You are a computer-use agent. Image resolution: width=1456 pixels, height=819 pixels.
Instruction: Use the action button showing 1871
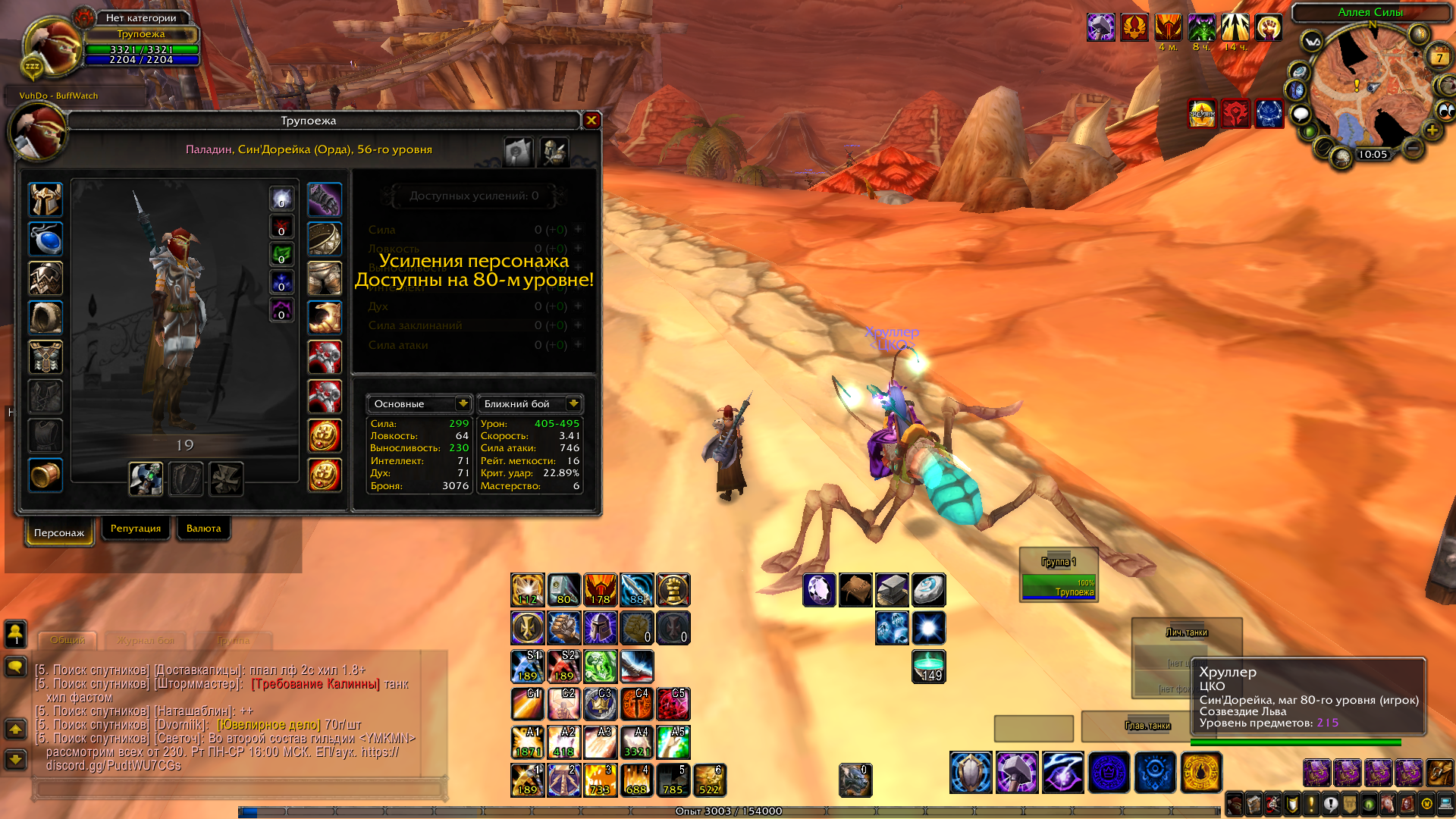coord(527,742)
